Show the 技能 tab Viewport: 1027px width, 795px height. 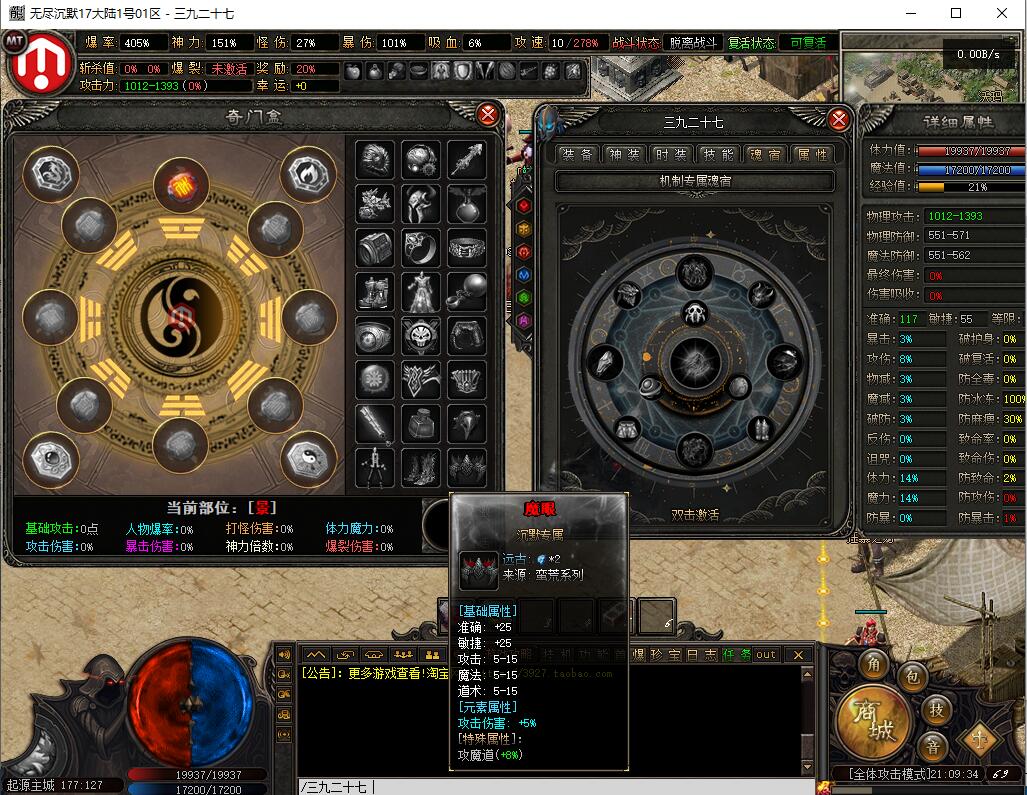pos(717,154)
